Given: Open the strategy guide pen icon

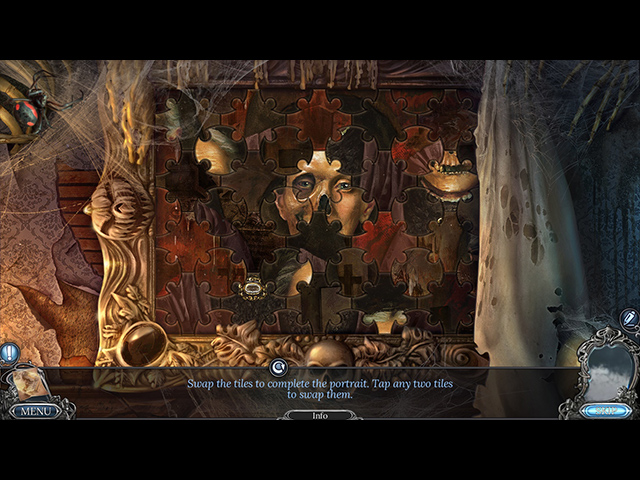Looking at the screenshot, I should [x=628, y=318].
